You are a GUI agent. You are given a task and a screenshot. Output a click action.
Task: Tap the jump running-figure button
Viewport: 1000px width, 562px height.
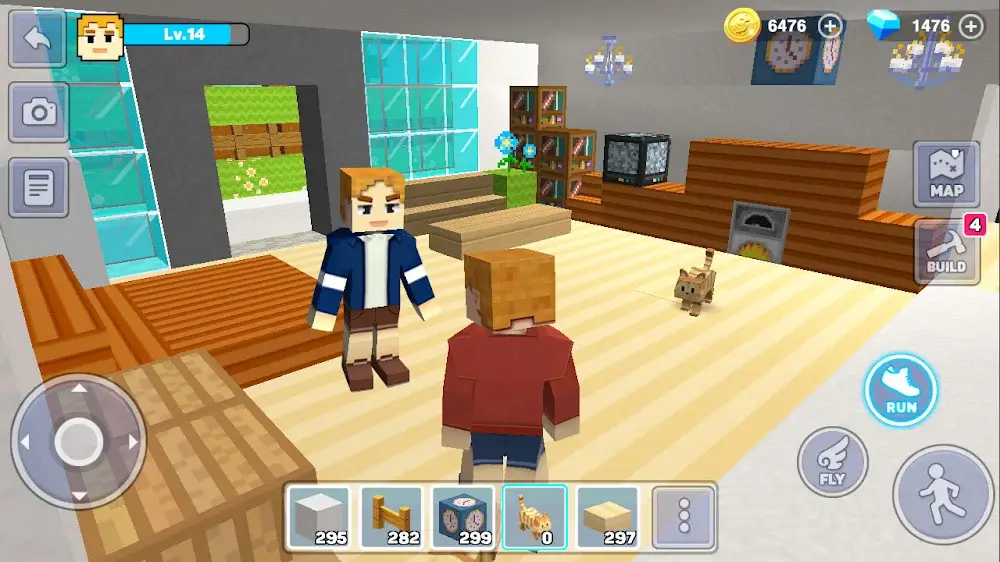tap(943, 494)
